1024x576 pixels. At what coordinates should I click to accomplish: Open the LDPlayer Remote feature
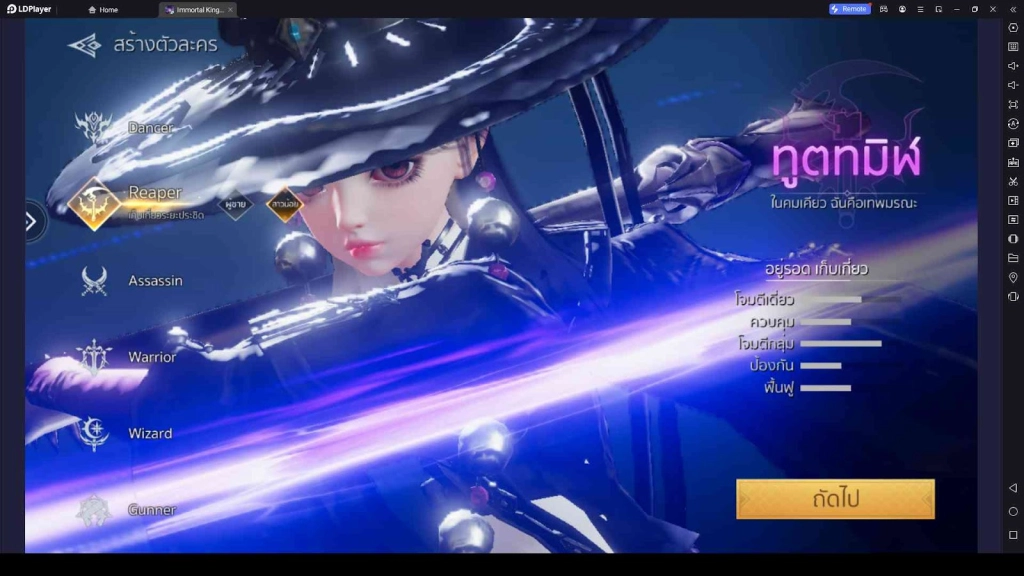click(849, 9)
